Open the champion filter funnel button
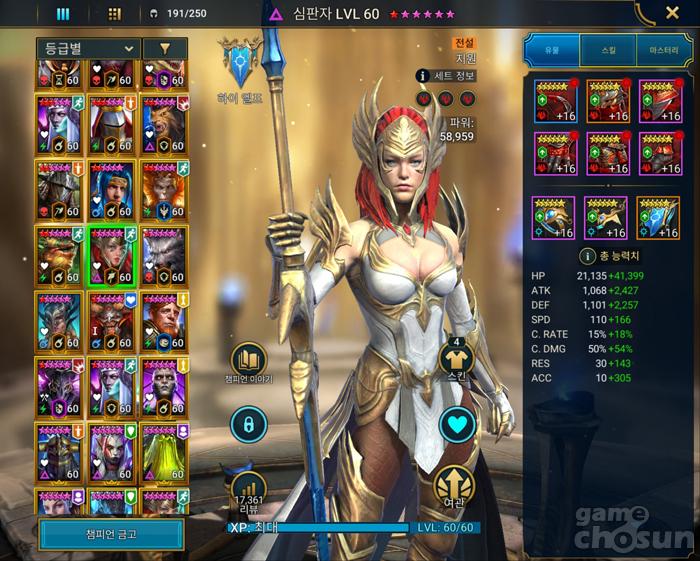 (164, 48)
